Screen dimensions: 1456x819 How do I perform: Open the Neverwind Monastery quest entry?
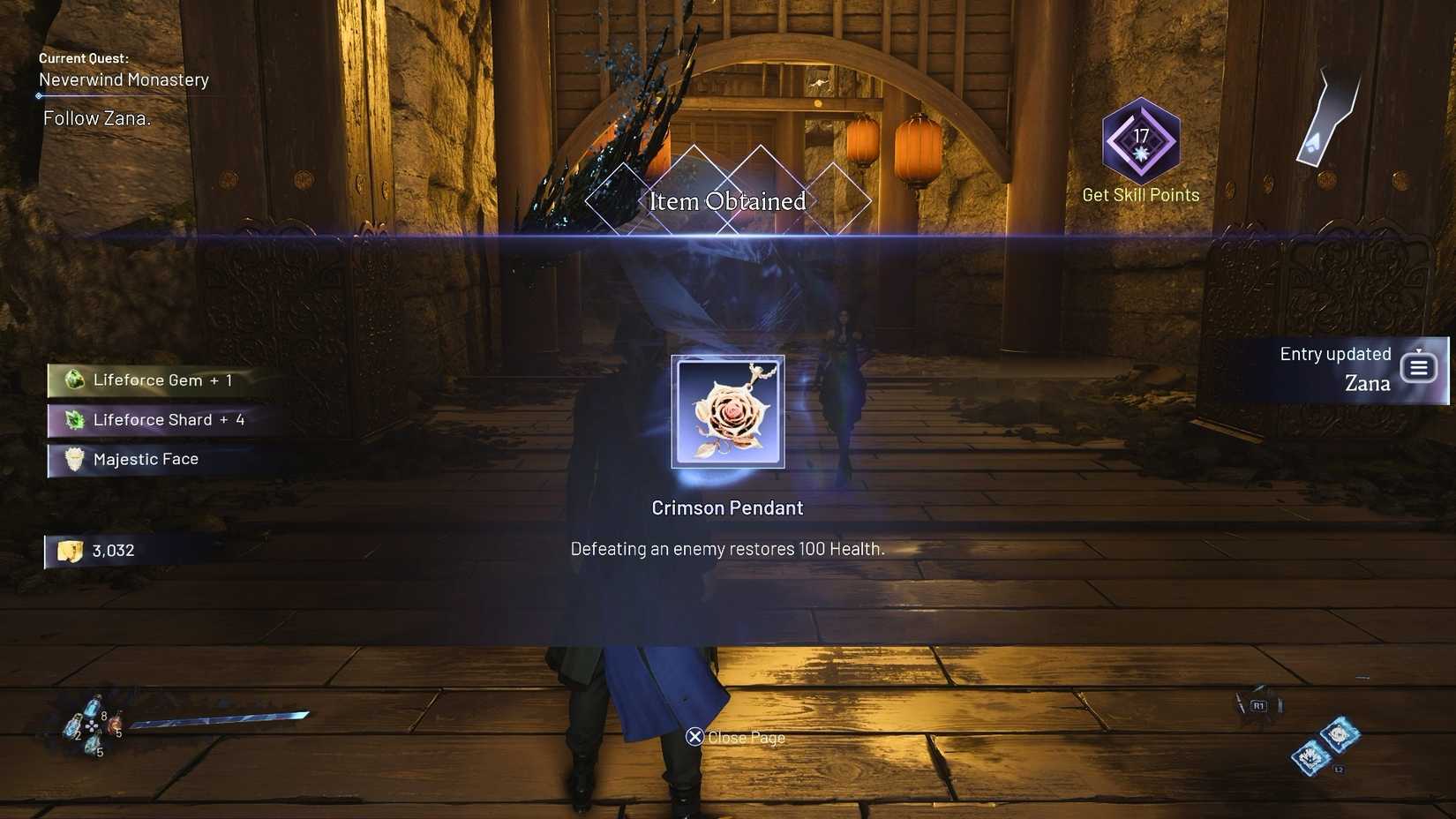pyautogui.click(x=123, y=79)
